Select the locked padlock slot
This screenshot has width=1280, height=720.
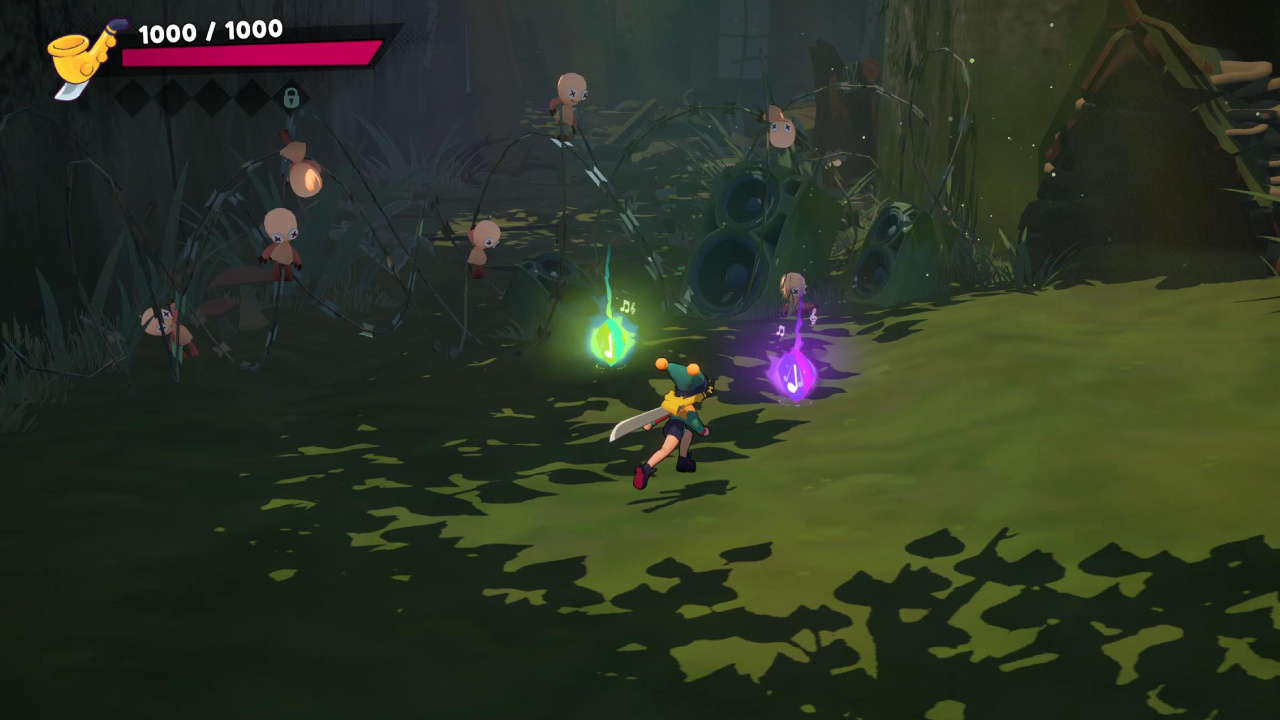click(291, 97)
